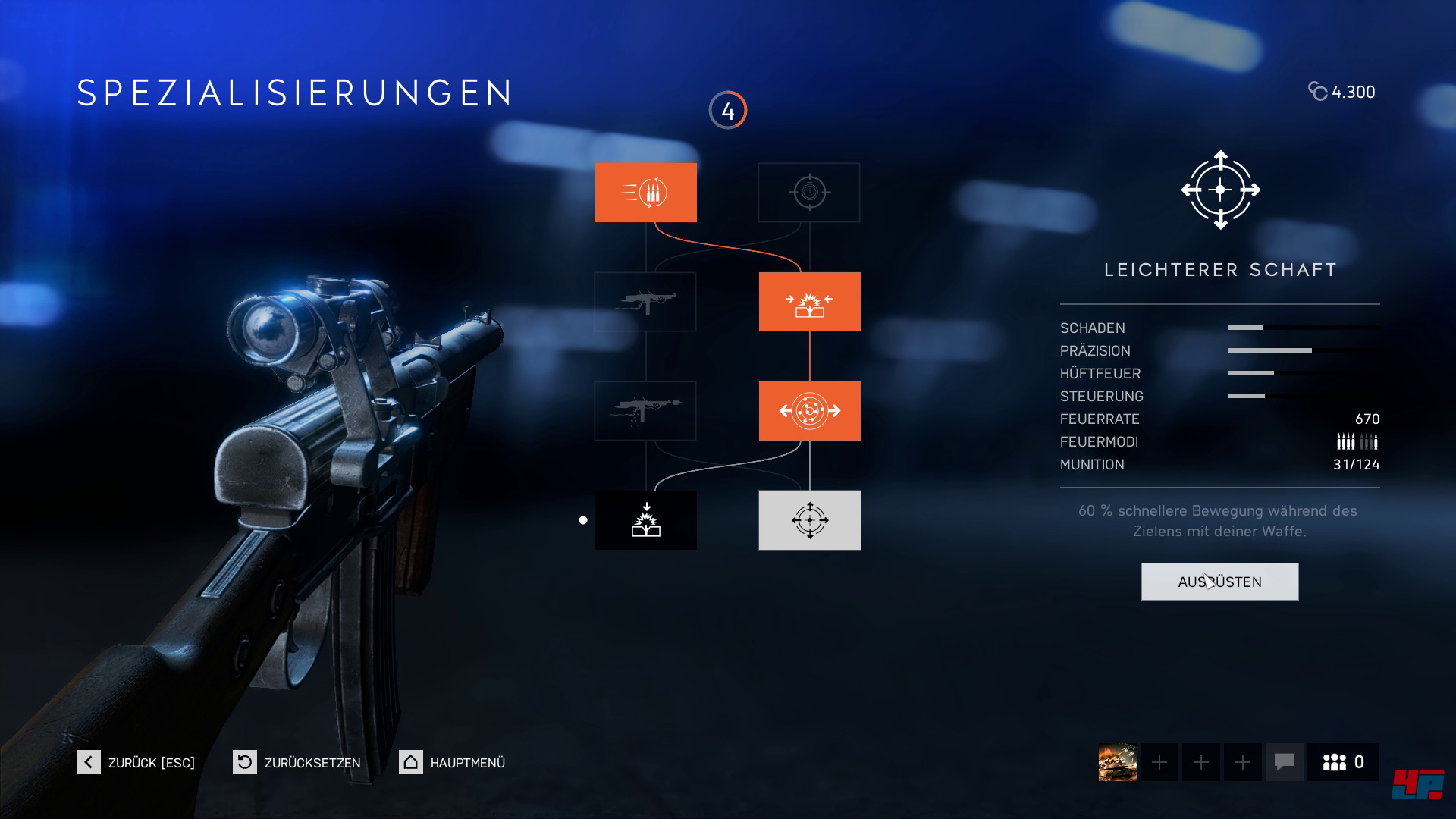Select the highlighted white crosshair Leichterer Schaft tile

point(809,520)
